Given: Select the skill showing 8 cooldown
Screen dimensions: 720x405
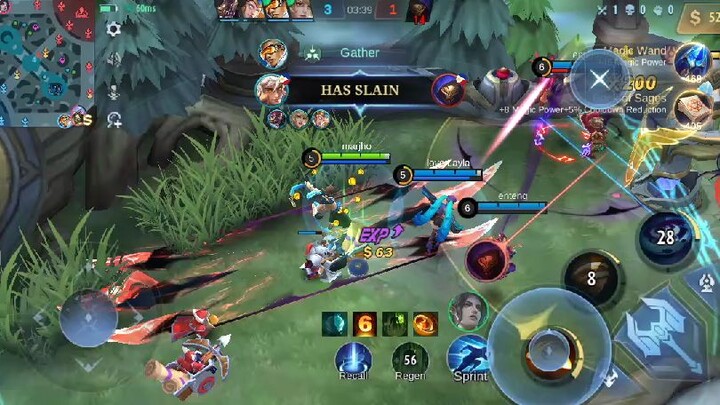Looking at the screenshot, I should tap(591, 279).
